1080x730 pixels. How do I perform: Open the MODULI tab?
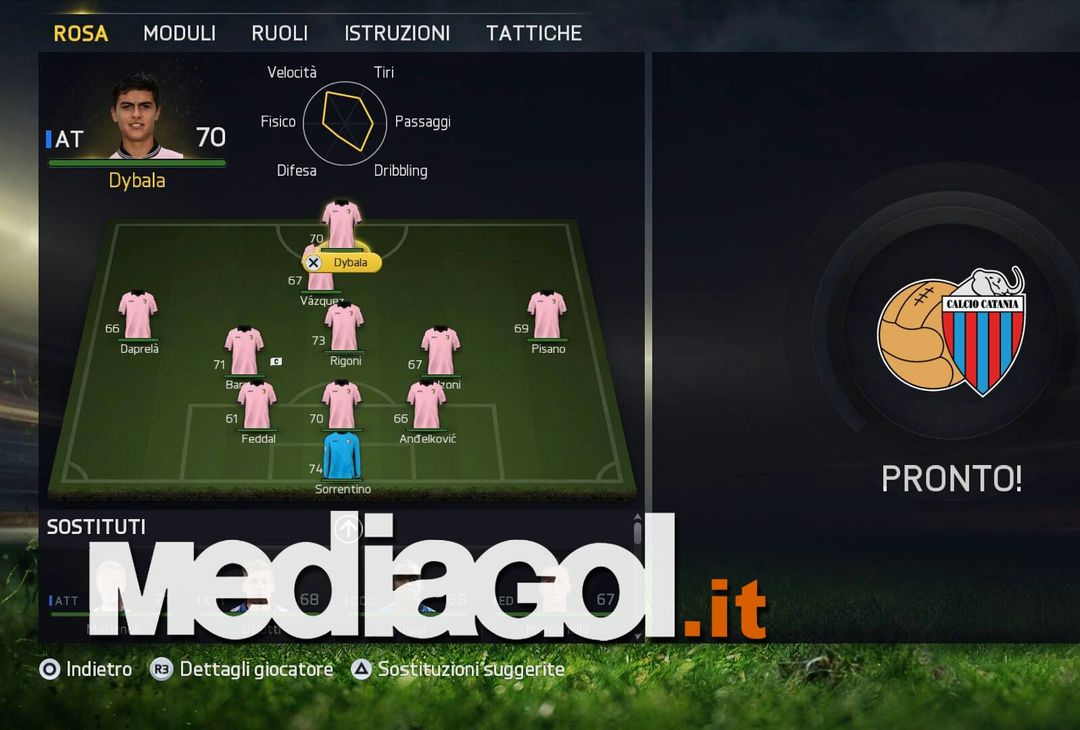[x=179, y=33]
